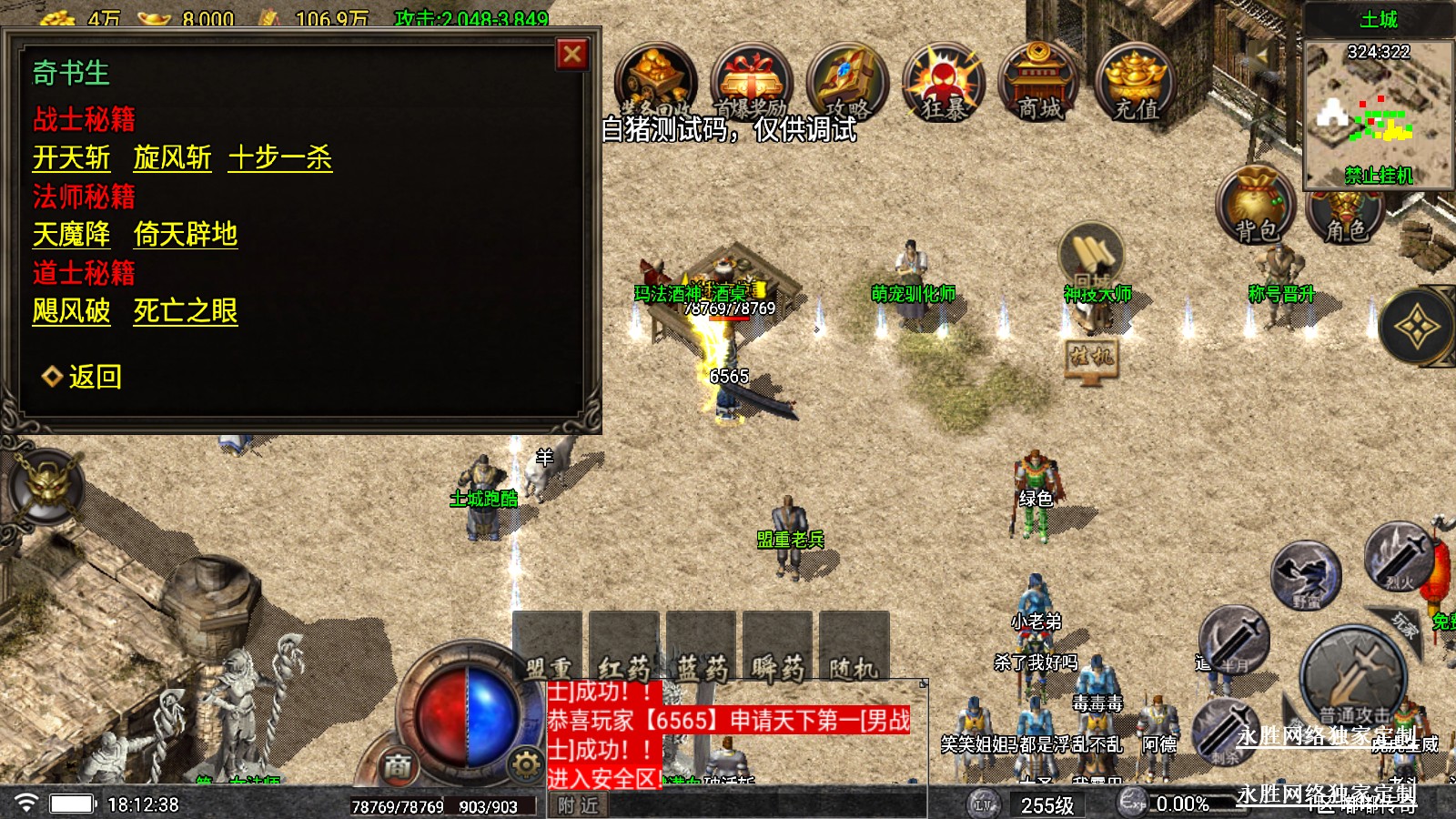
Task: Toggle the 挂机 auto-battle button
Action: [x=1091, y=357]
